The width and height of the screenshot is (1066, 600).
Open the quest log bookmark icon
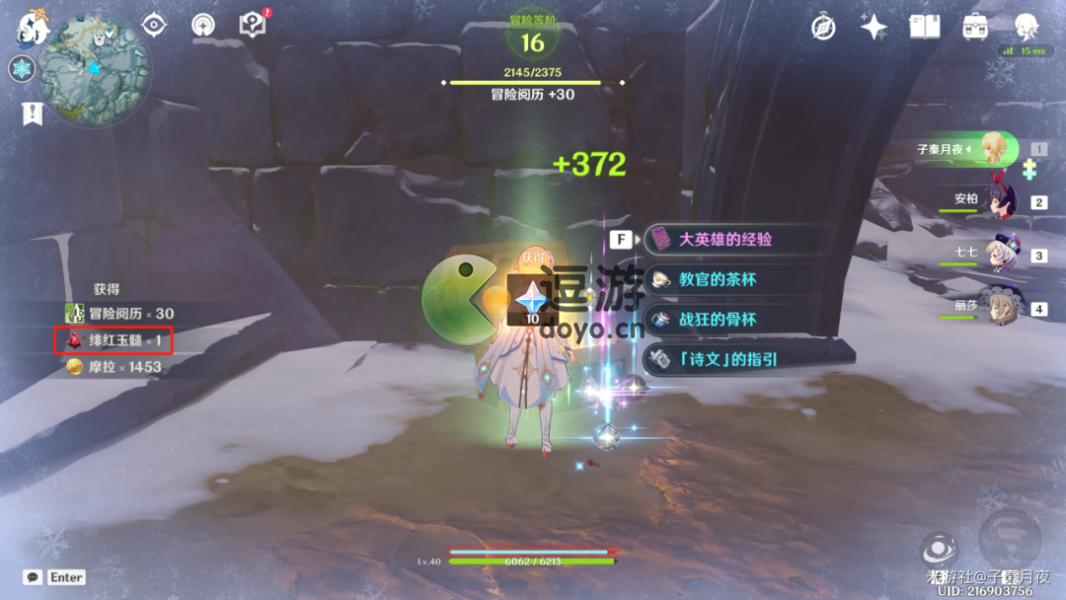pos(32,114)
